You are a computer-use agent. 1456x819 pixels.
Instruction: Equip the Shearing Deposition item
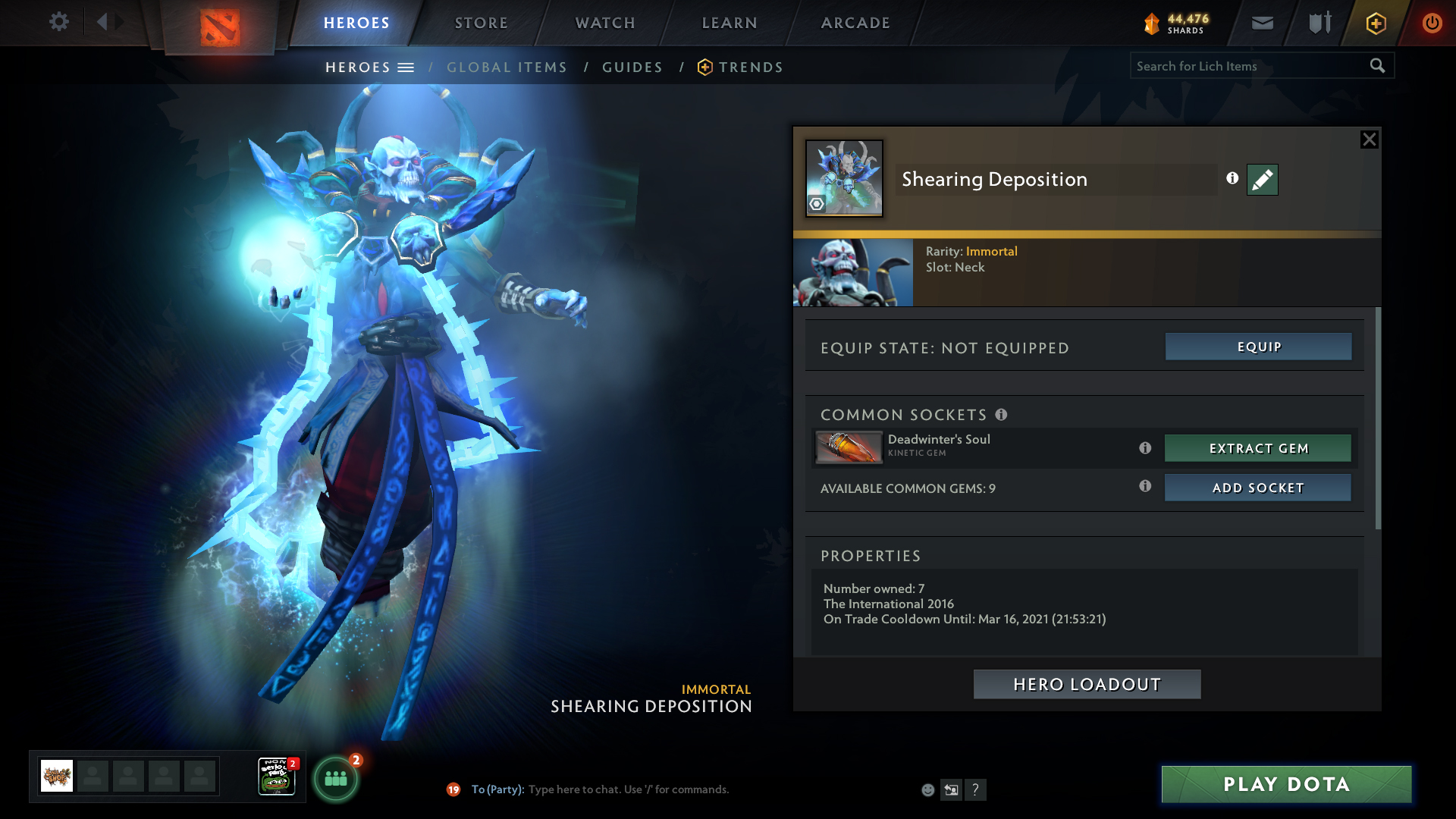(x=1258, y=347)
